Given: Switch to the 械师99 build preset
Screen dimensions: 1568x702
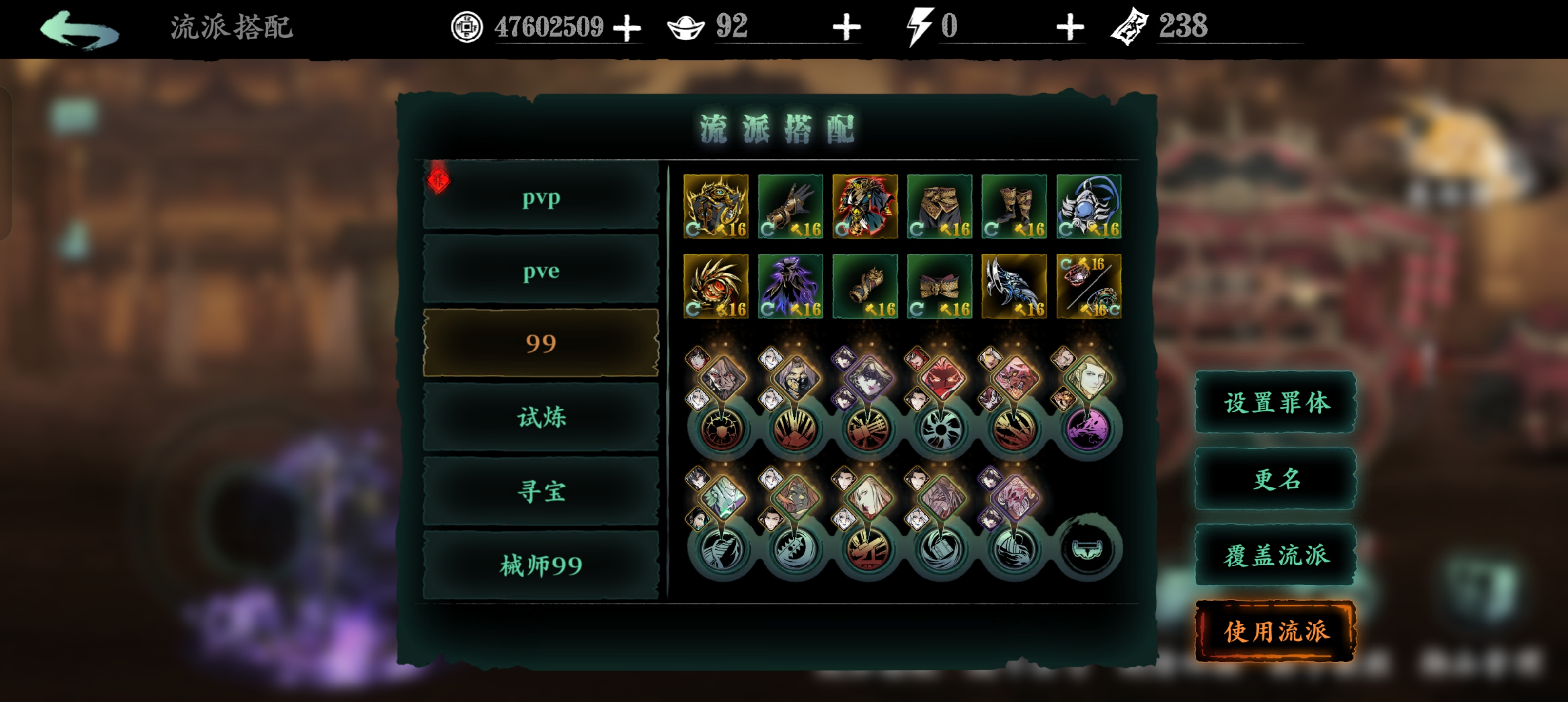Looking at the screenshot, I should click(x=541, y=565).
